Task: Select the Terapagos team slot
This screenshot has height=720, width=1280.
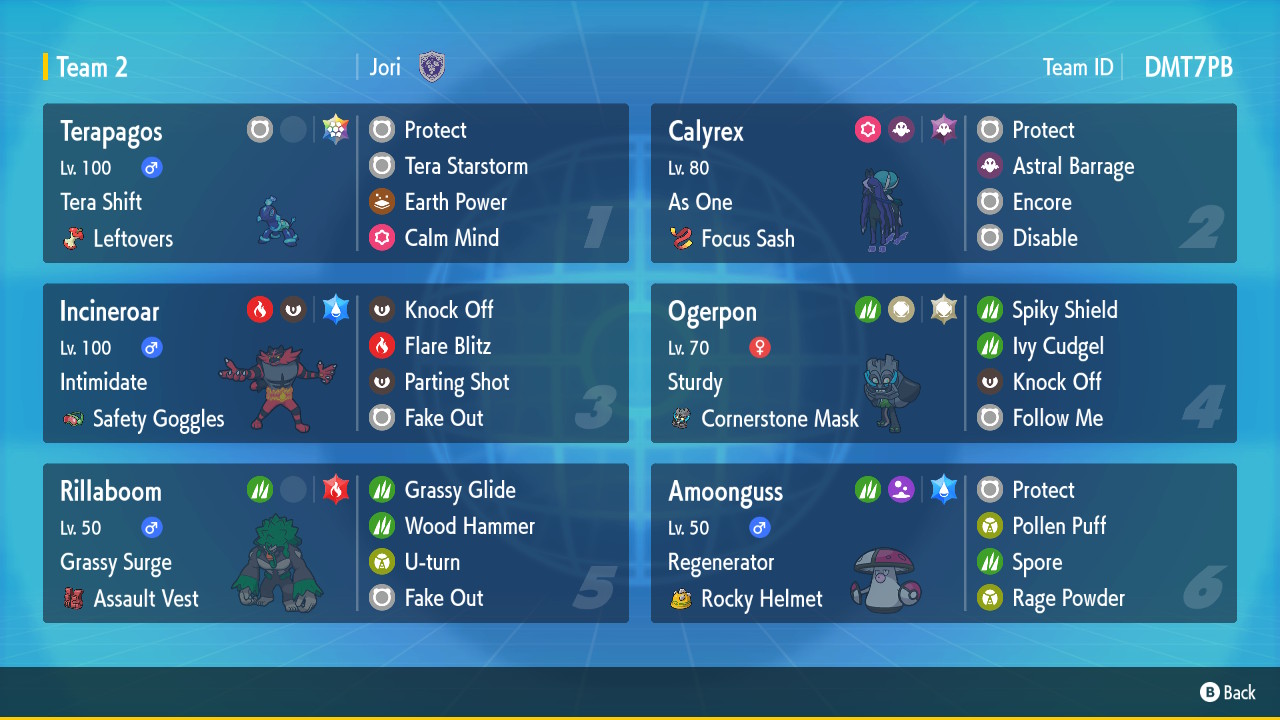Action: 335,183
